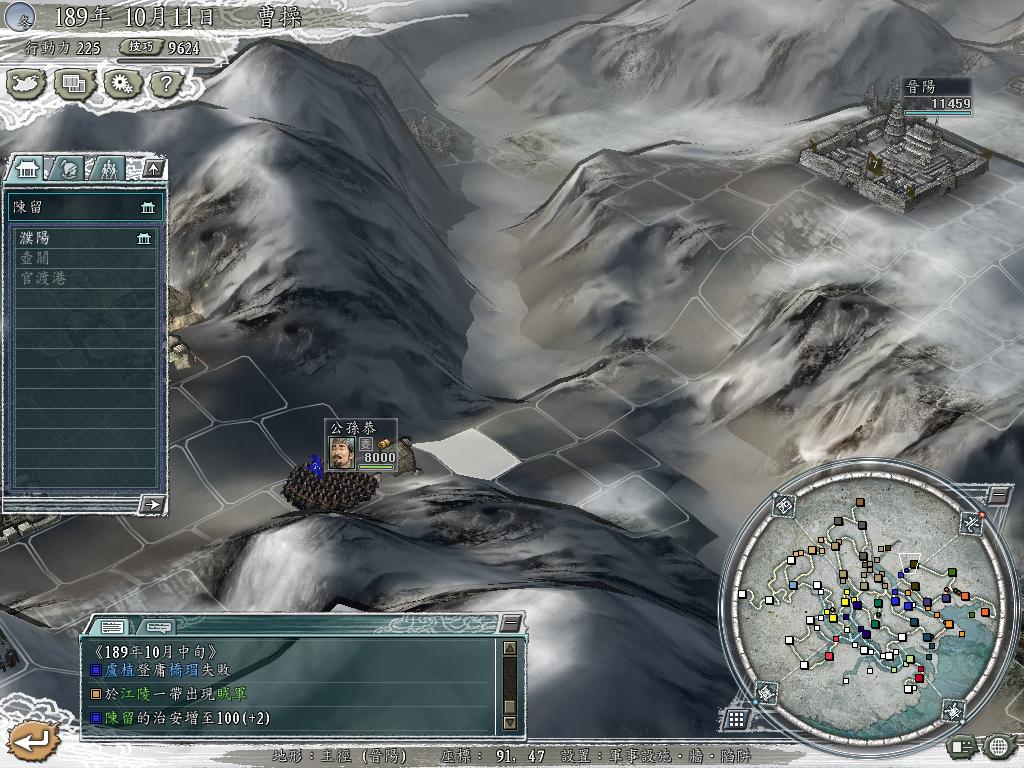
Task: Minimize the minimap with the dash button
Action: 998,496
